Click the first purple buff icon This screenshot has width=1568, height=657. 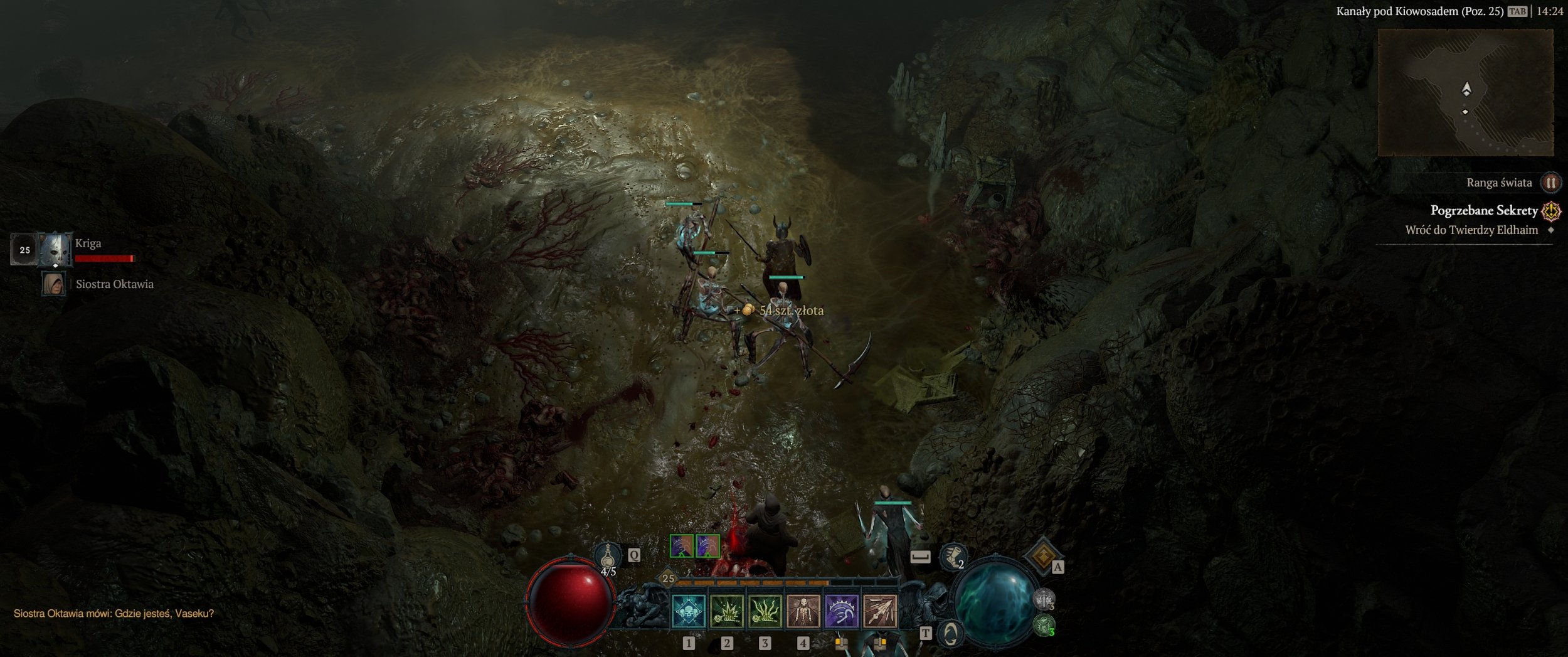(x=681, y=546)
